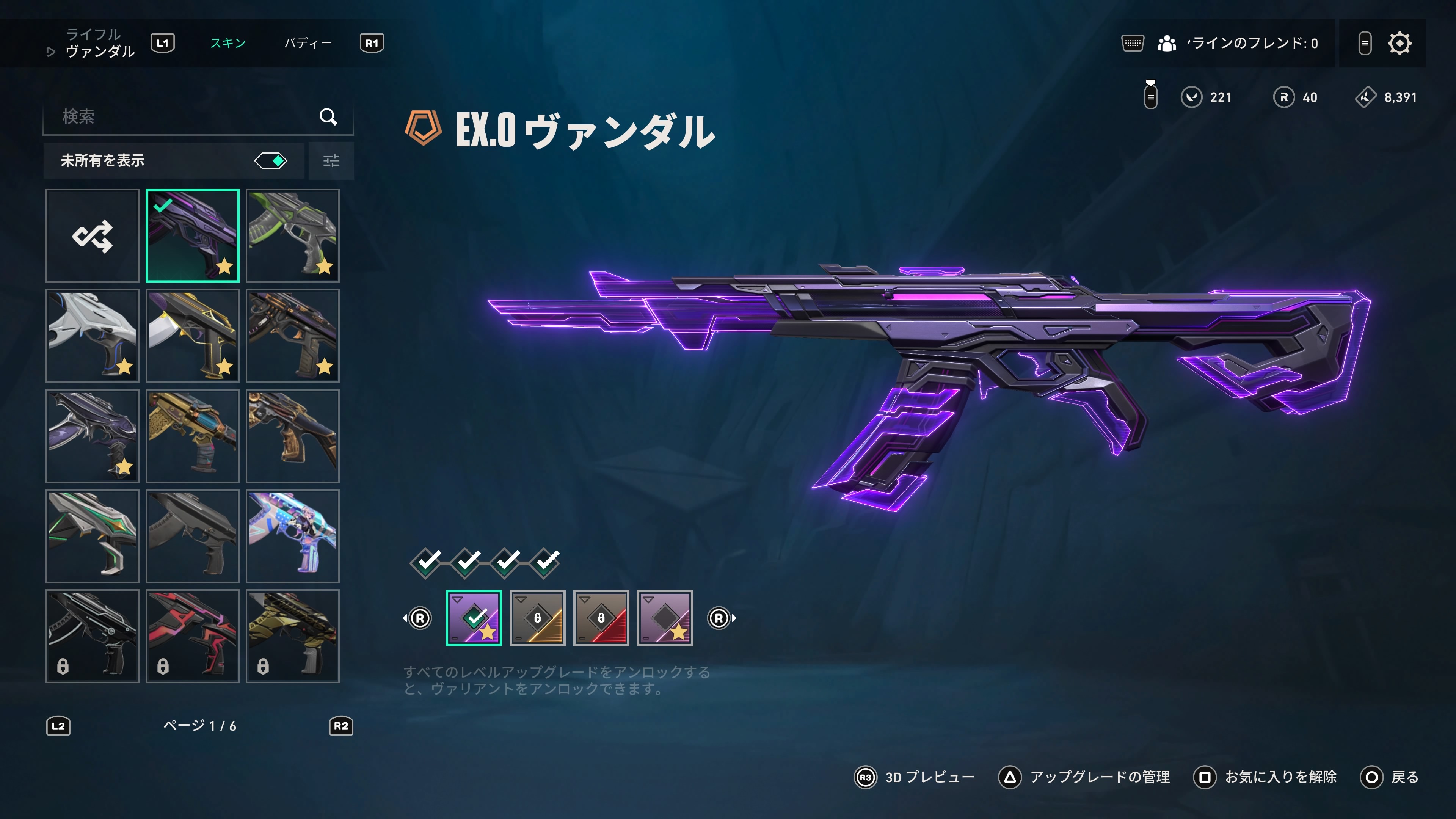Open the skin filter options button

pos(331,161)
